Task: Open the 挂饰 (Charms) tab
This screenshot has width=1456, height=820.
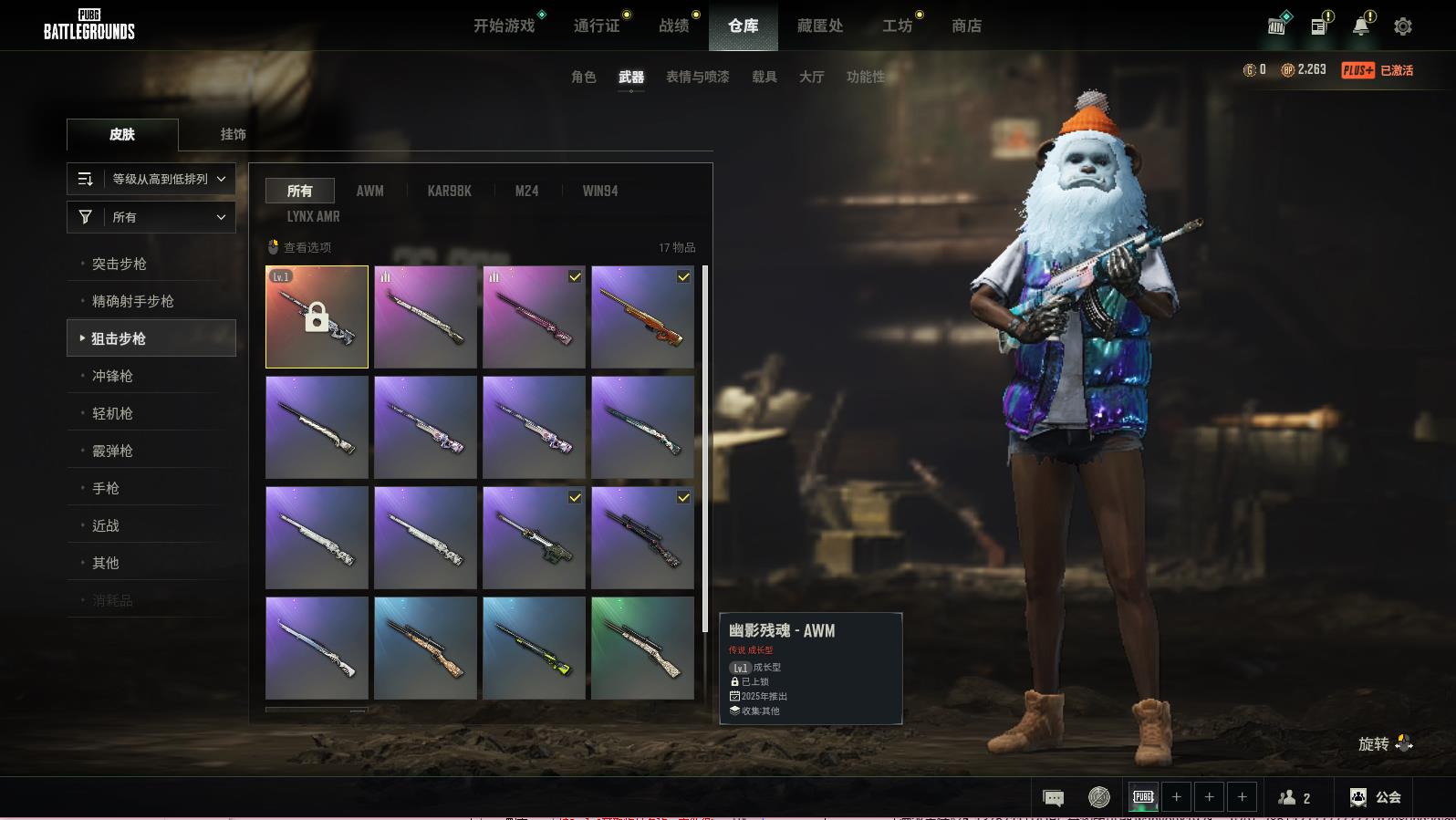Action: (x=233, y=134)
